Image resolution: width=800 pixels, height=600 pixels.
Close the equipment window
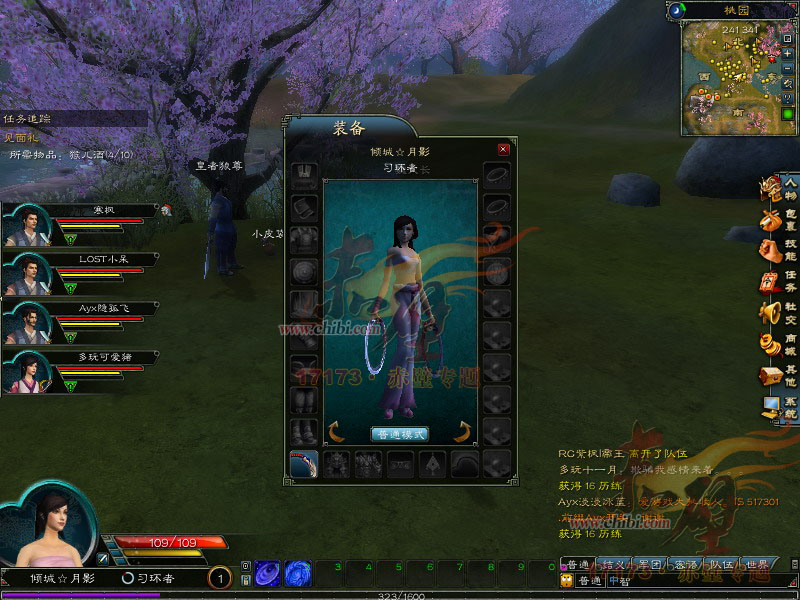tap(503, 149)
